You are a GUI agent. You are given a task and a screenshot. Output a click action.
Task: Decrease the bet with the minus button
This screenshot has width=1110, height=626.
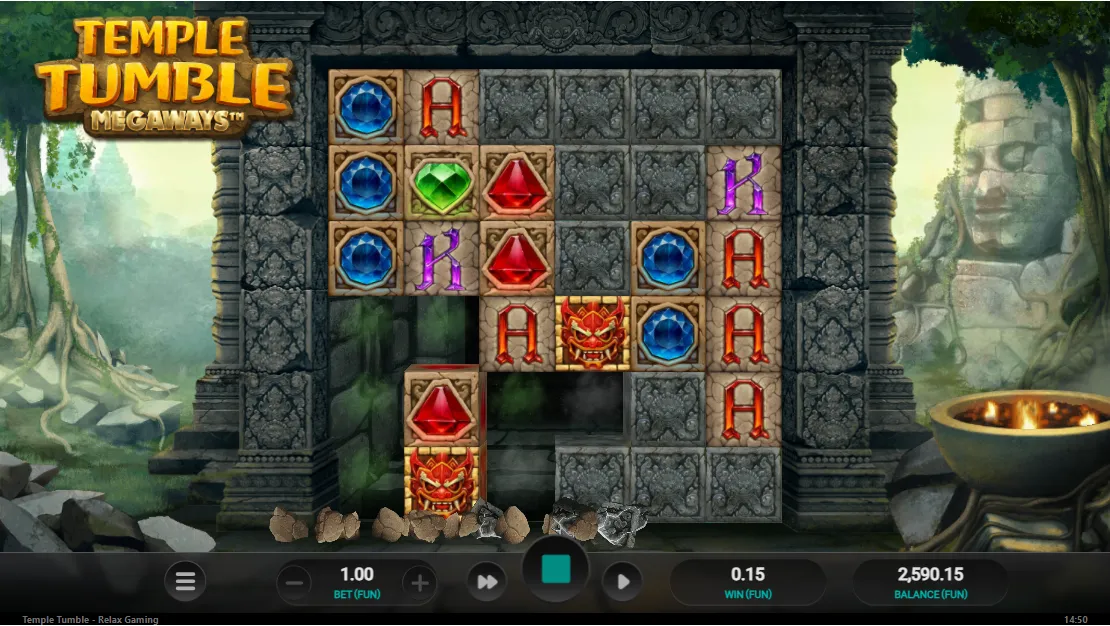click(x=293, y=582)
